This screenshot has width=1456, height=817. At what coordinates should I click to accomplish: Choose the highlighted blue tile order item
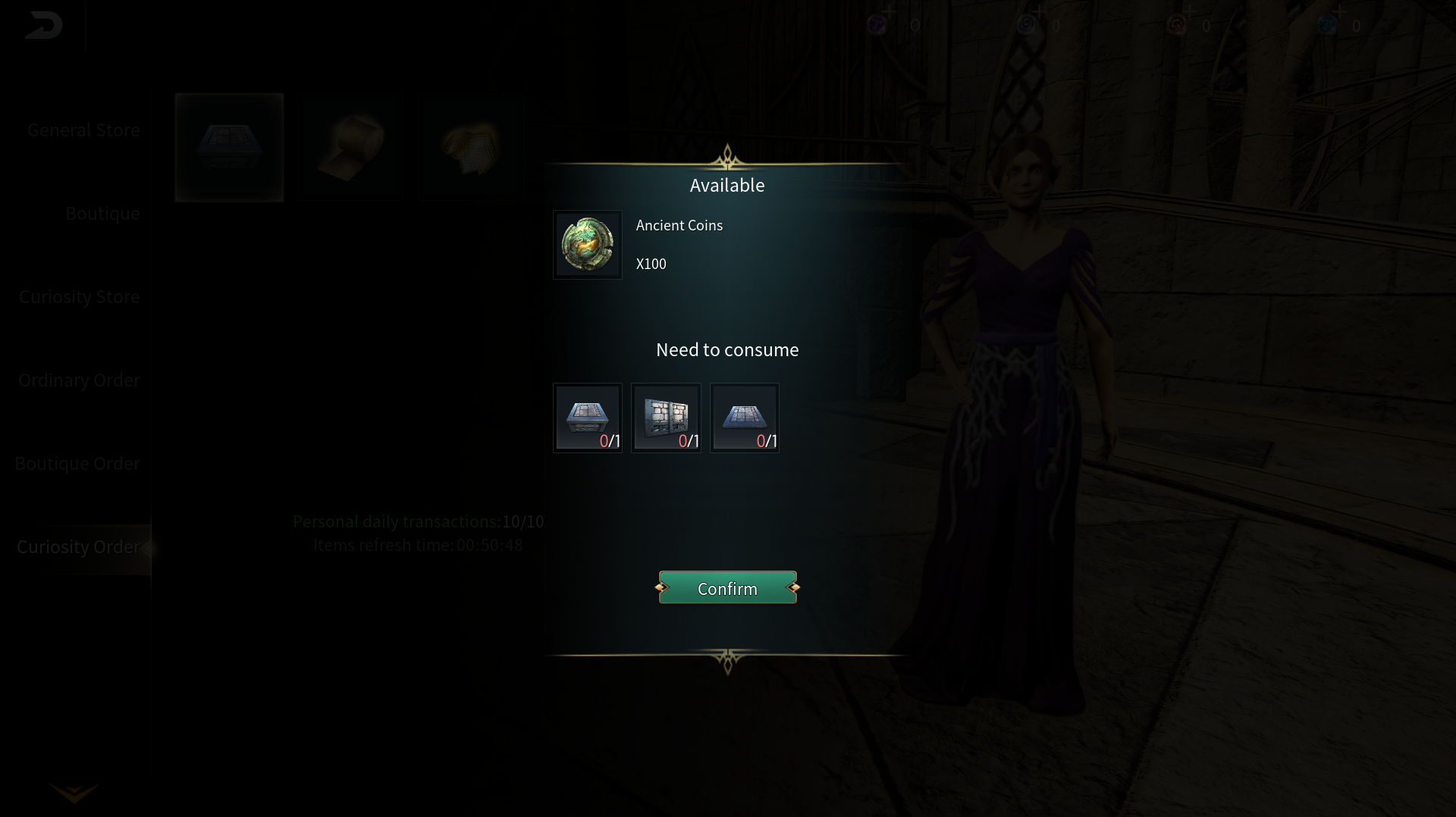click(x=229, y=148)
